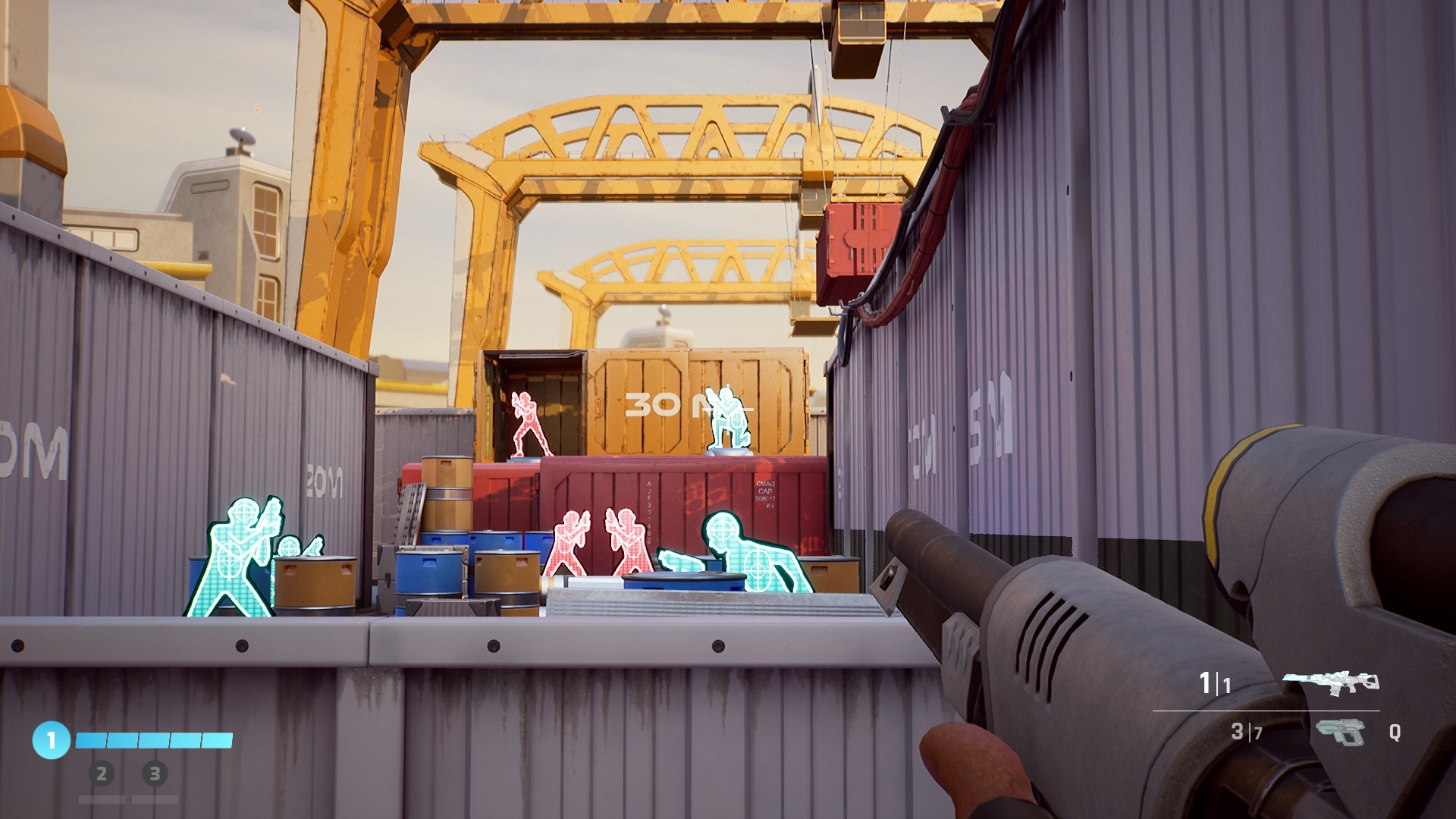Select the highlighted number 1 circle

pos(51,739)
